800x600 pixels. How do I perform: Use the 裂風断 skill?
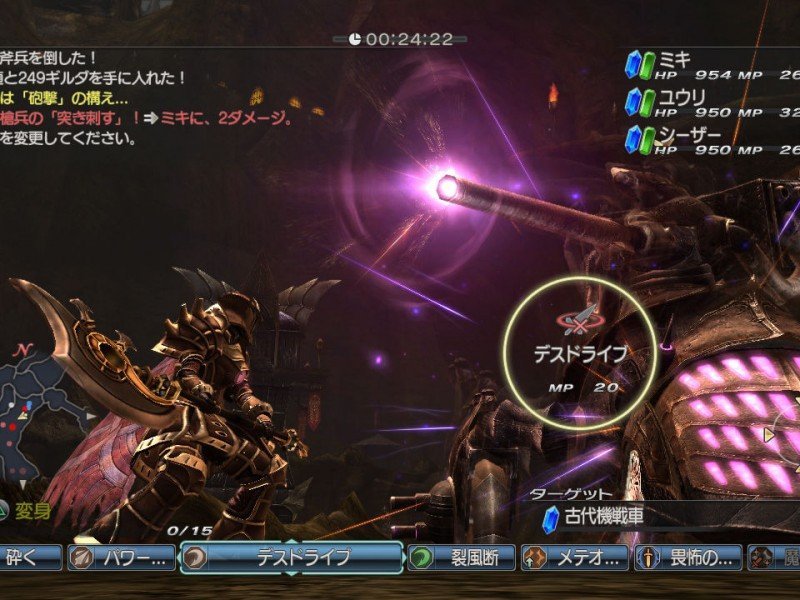(461, 558)
